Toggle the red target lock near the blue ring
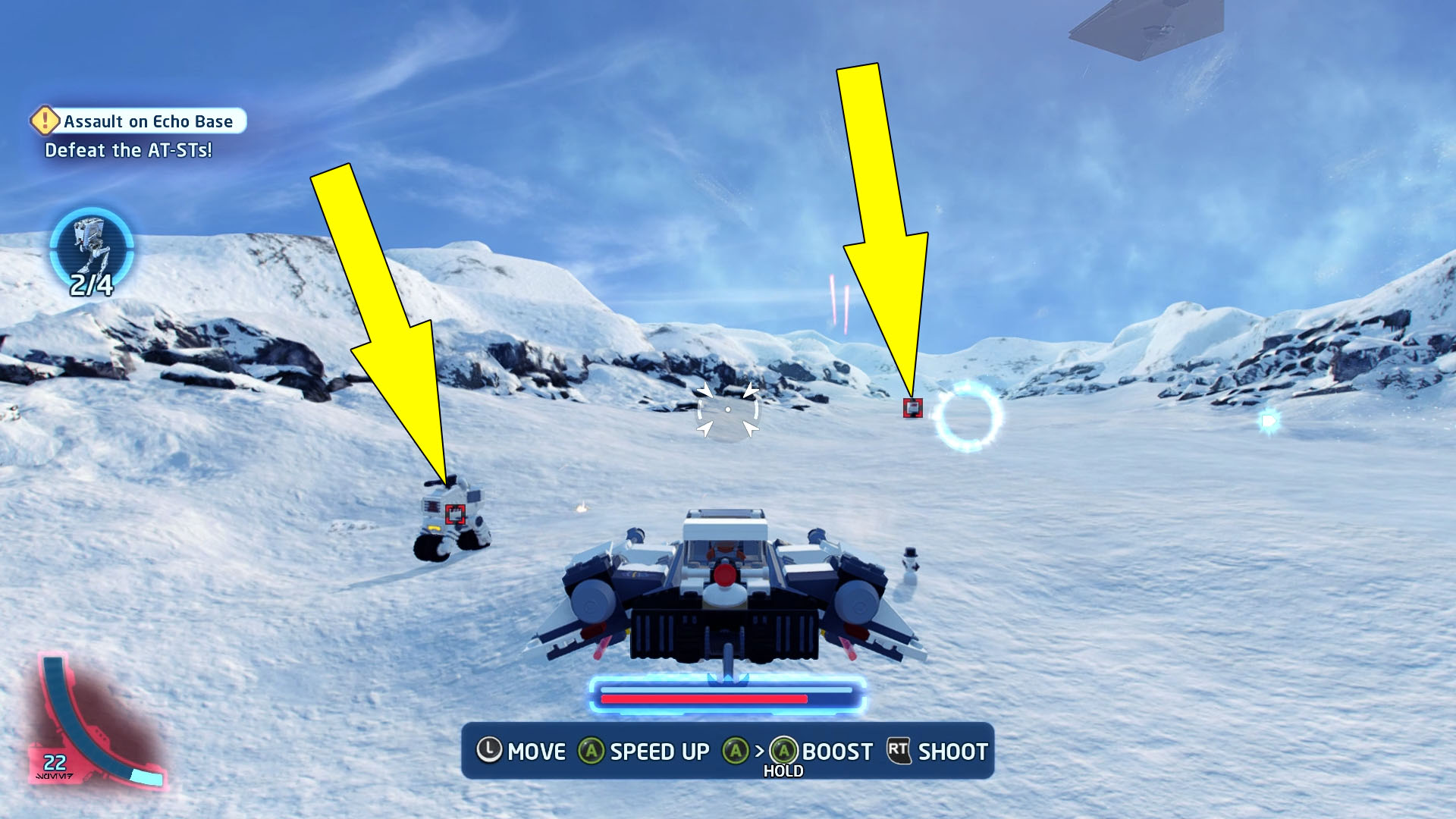Screen dimensions: 1456x819 [915, 406]
